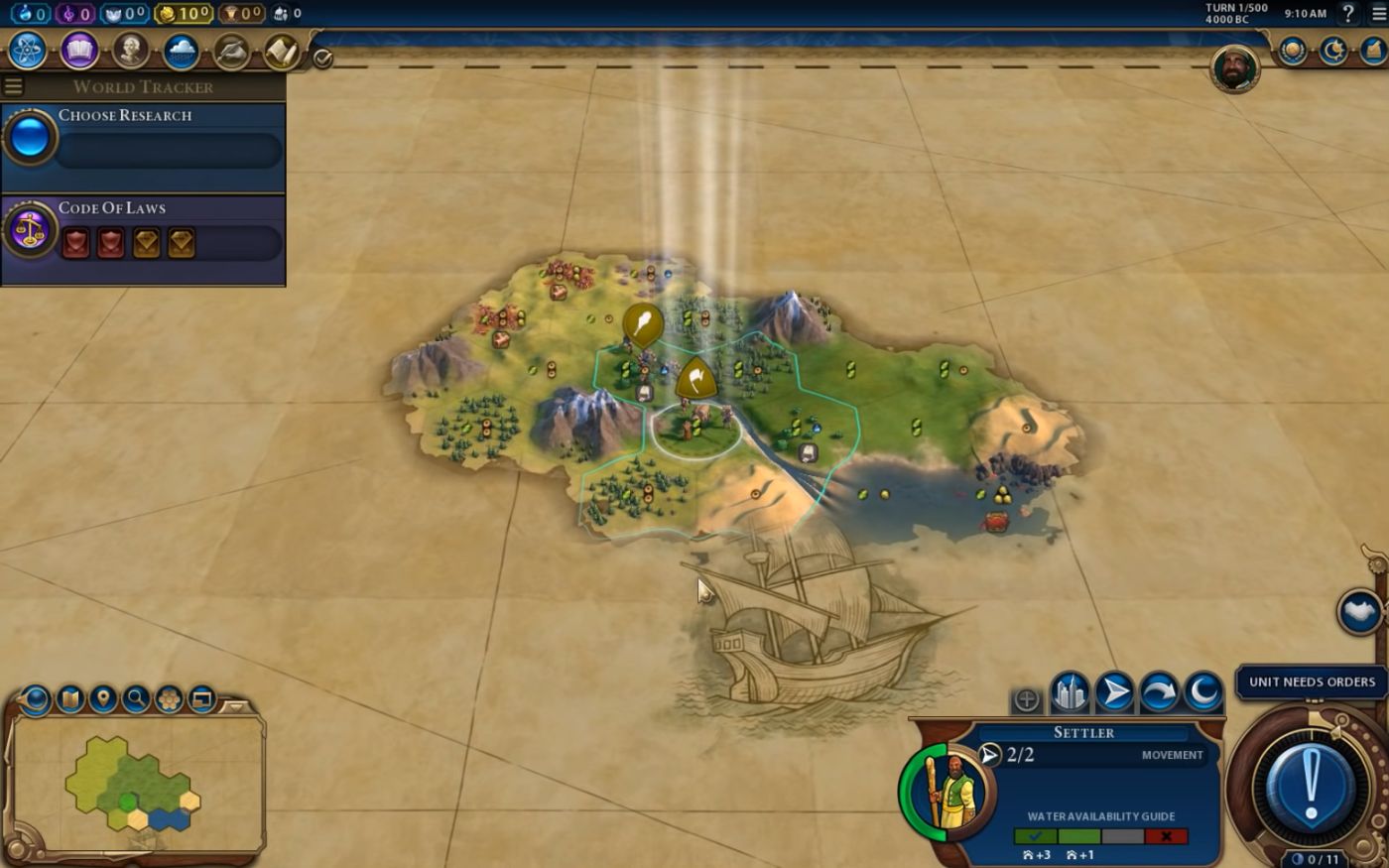Screen dimensions: 1389x868
Task: Open the scroll icon in top bar
Action: [282, 50]
